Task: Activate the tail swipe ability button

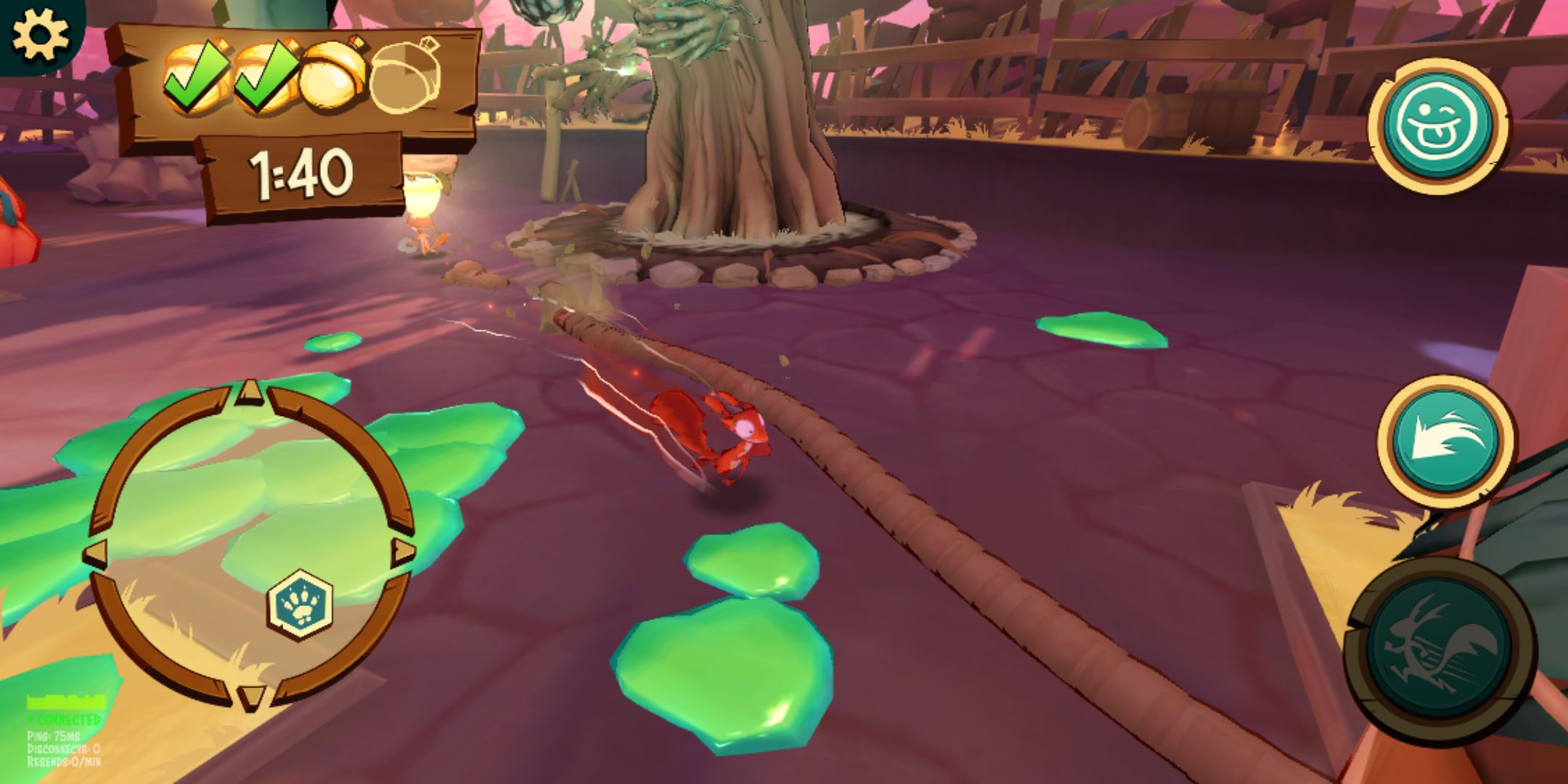Action: (x=1445, y=441)
